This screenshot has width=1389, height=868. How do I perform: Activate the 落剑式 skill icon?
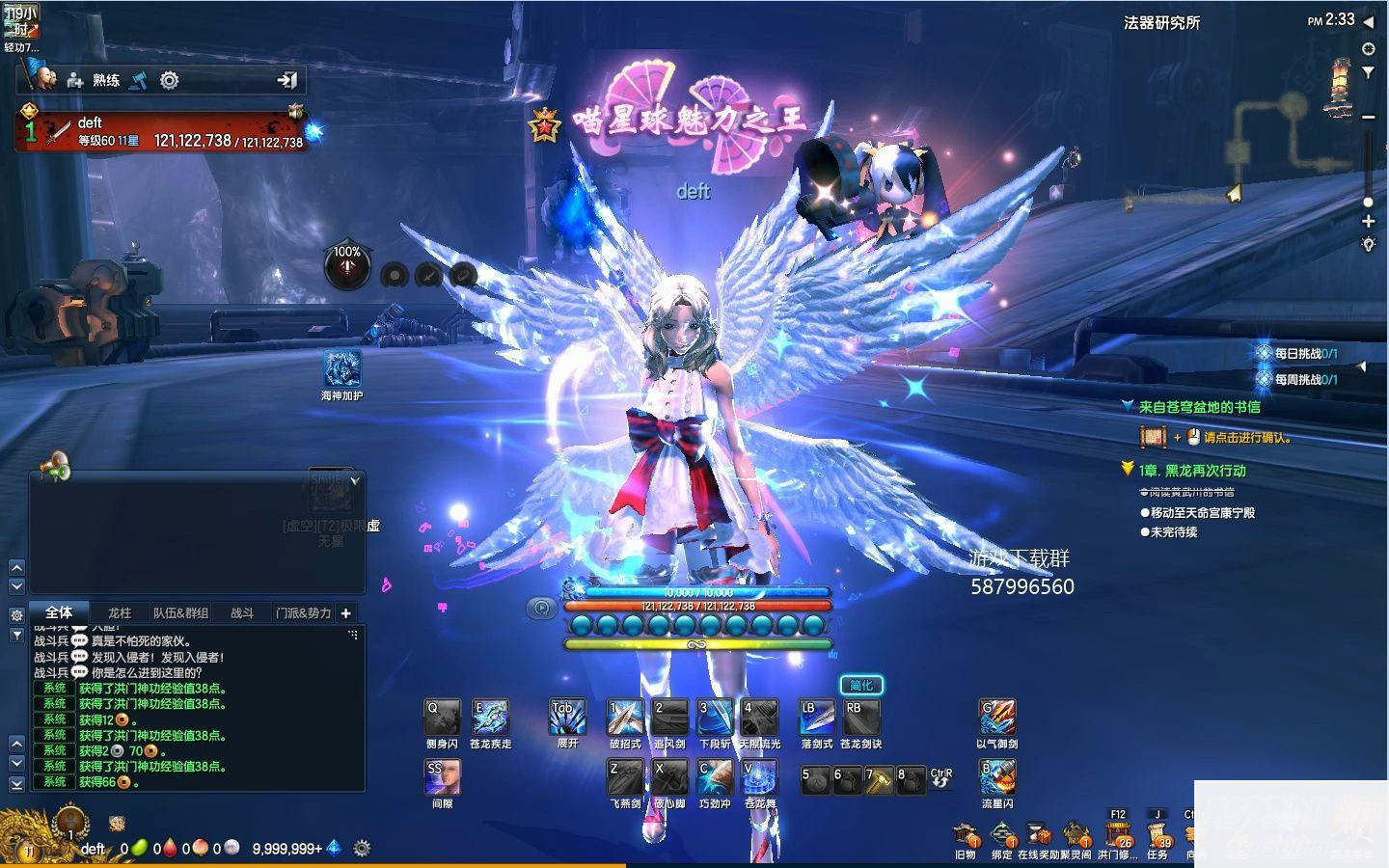pyautogui.click(x=816, y=719)
